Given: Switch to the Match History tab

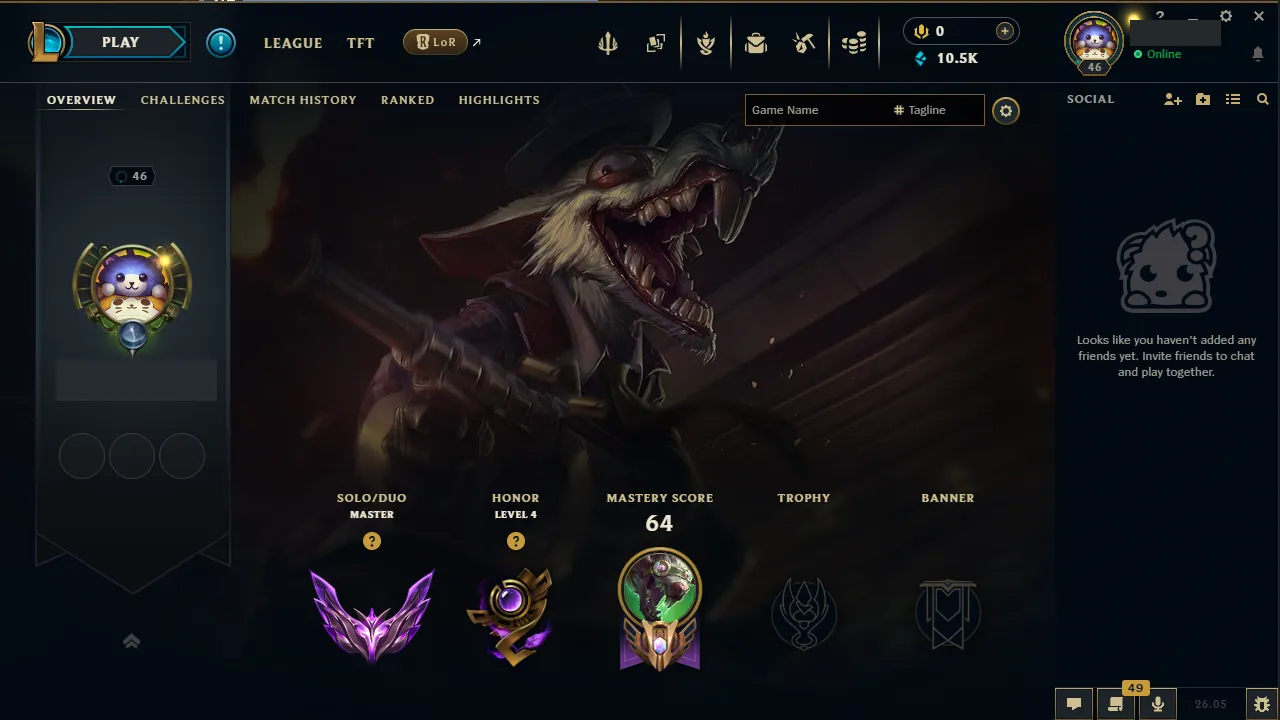Looking at the screenshot, I should tap(303, 100).
